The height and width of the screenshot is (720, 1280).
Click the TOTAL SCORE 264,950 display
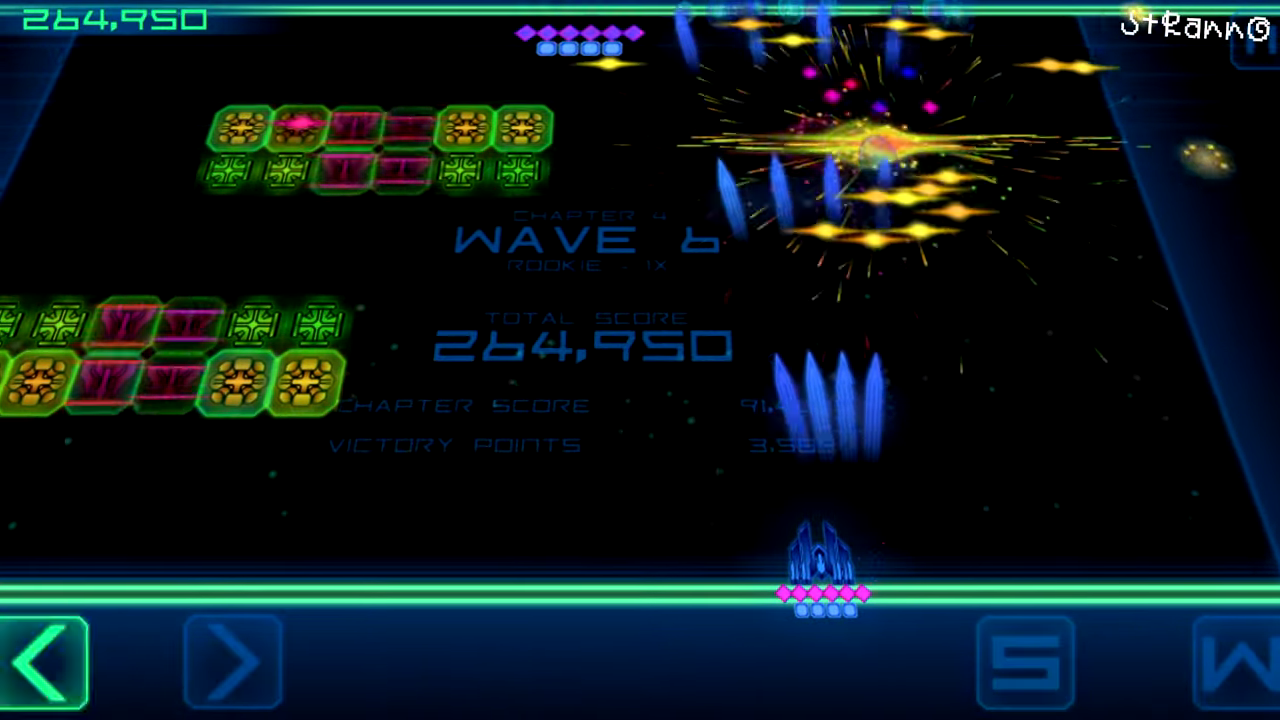585,345
